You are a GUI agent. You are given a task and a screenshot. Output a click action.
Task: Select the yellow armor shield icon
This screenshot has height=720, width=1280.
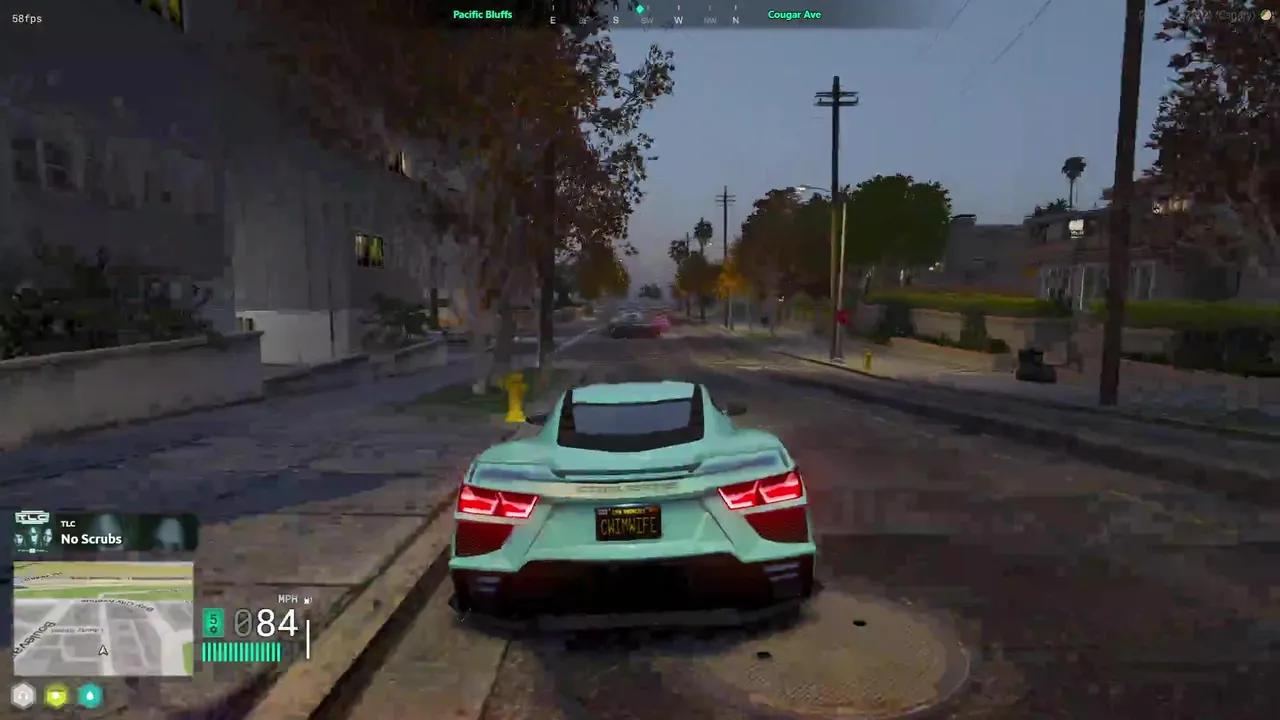coord(56,695)
